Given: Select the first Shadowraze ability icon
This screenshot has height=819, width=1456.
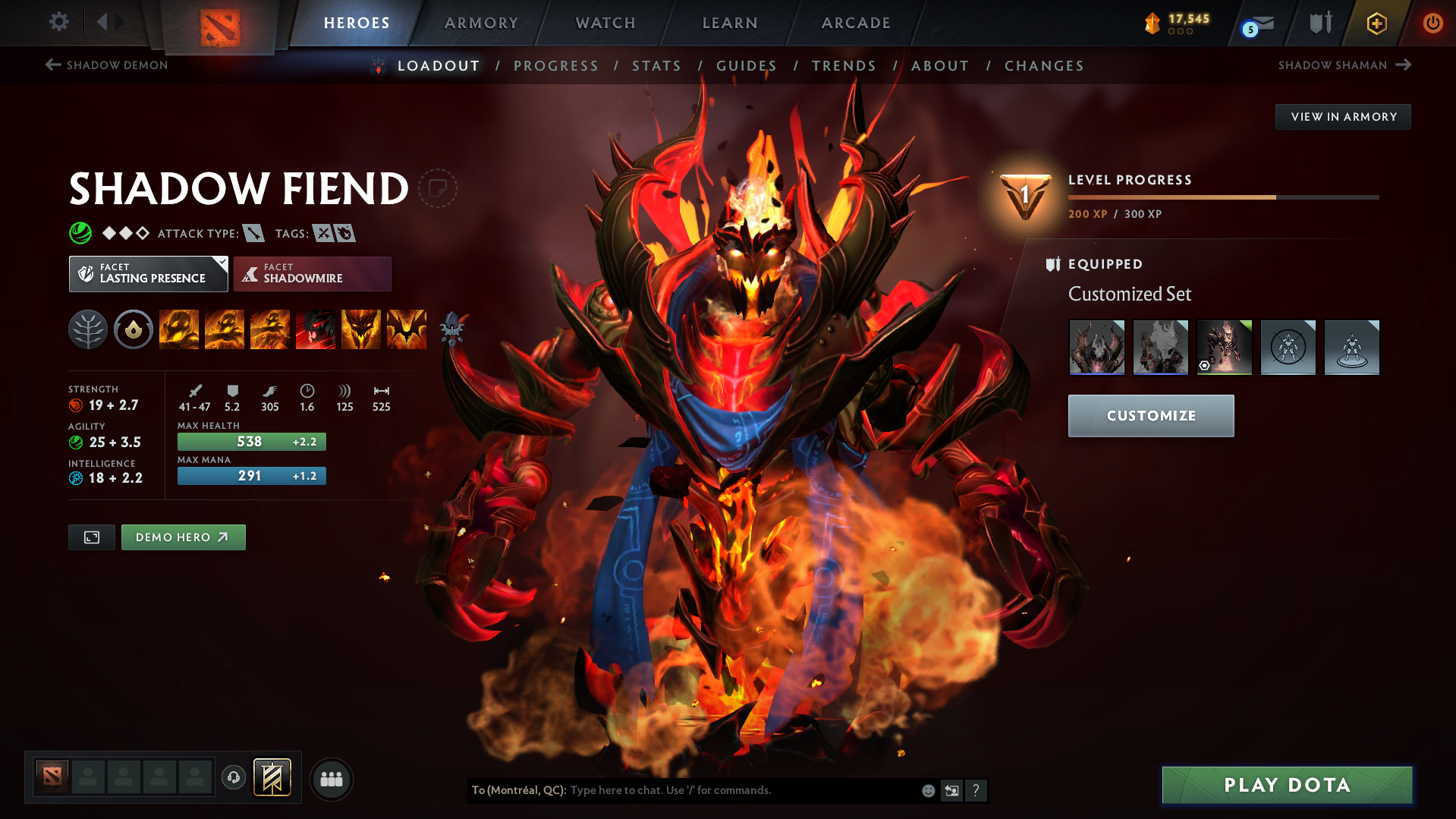Looking at the screenshot, I should tap(179, 329).
